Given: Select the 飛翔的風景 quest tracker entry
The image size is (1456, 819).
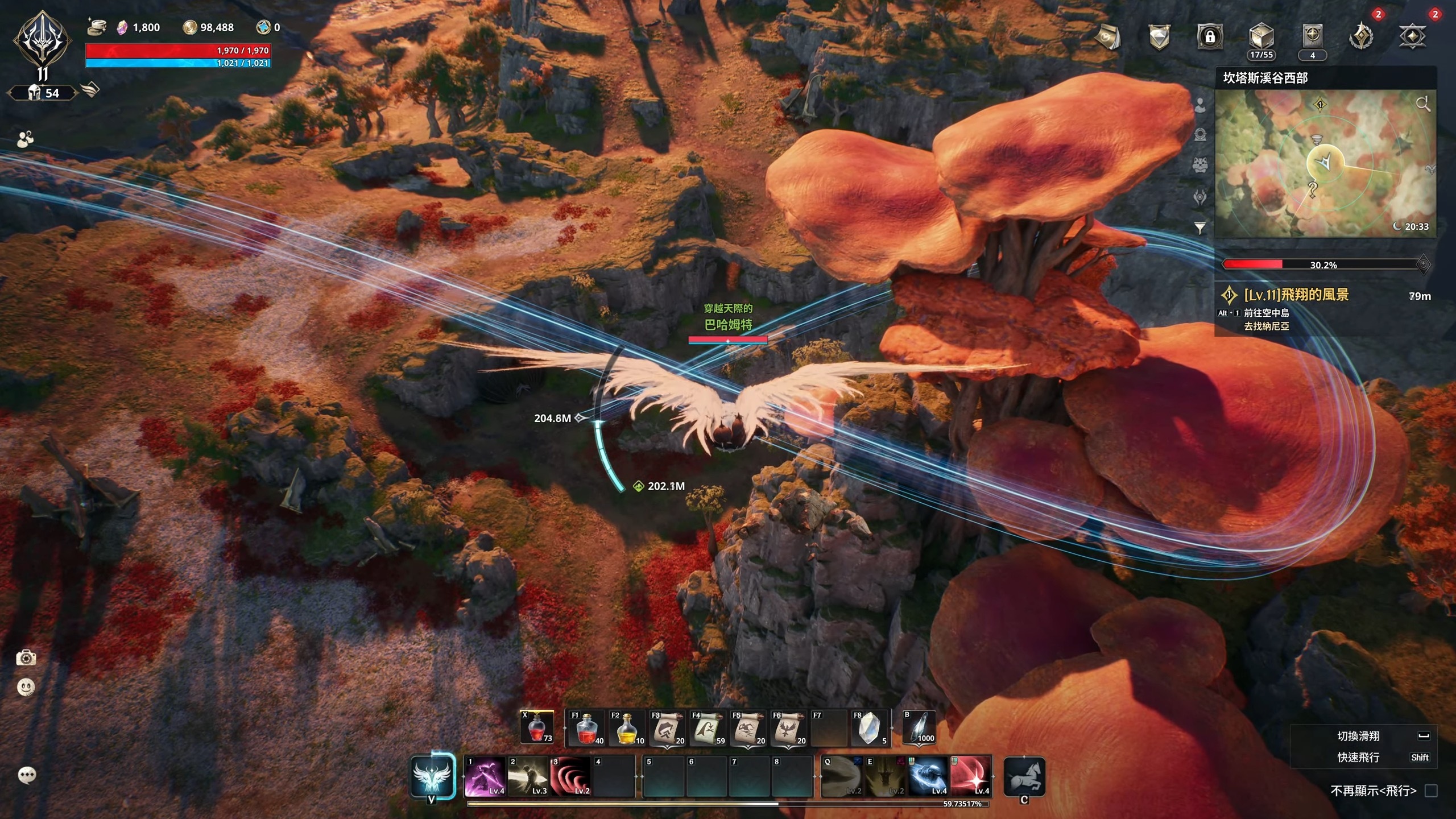Looking at the screenshot, I should [1296, 295].
